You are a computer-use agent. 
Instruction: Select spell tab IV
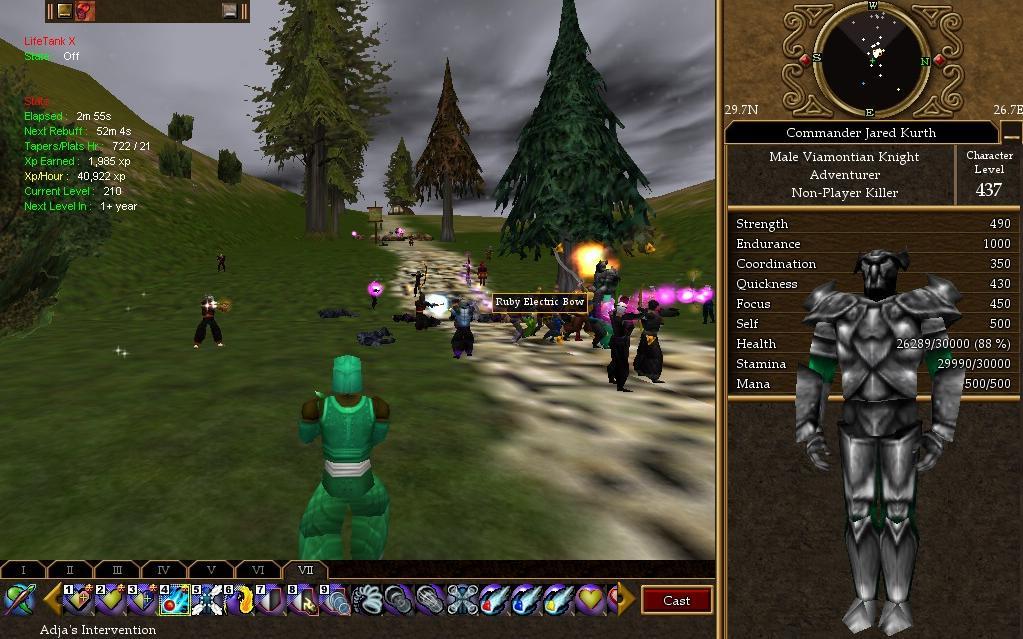tap(164, 570)
